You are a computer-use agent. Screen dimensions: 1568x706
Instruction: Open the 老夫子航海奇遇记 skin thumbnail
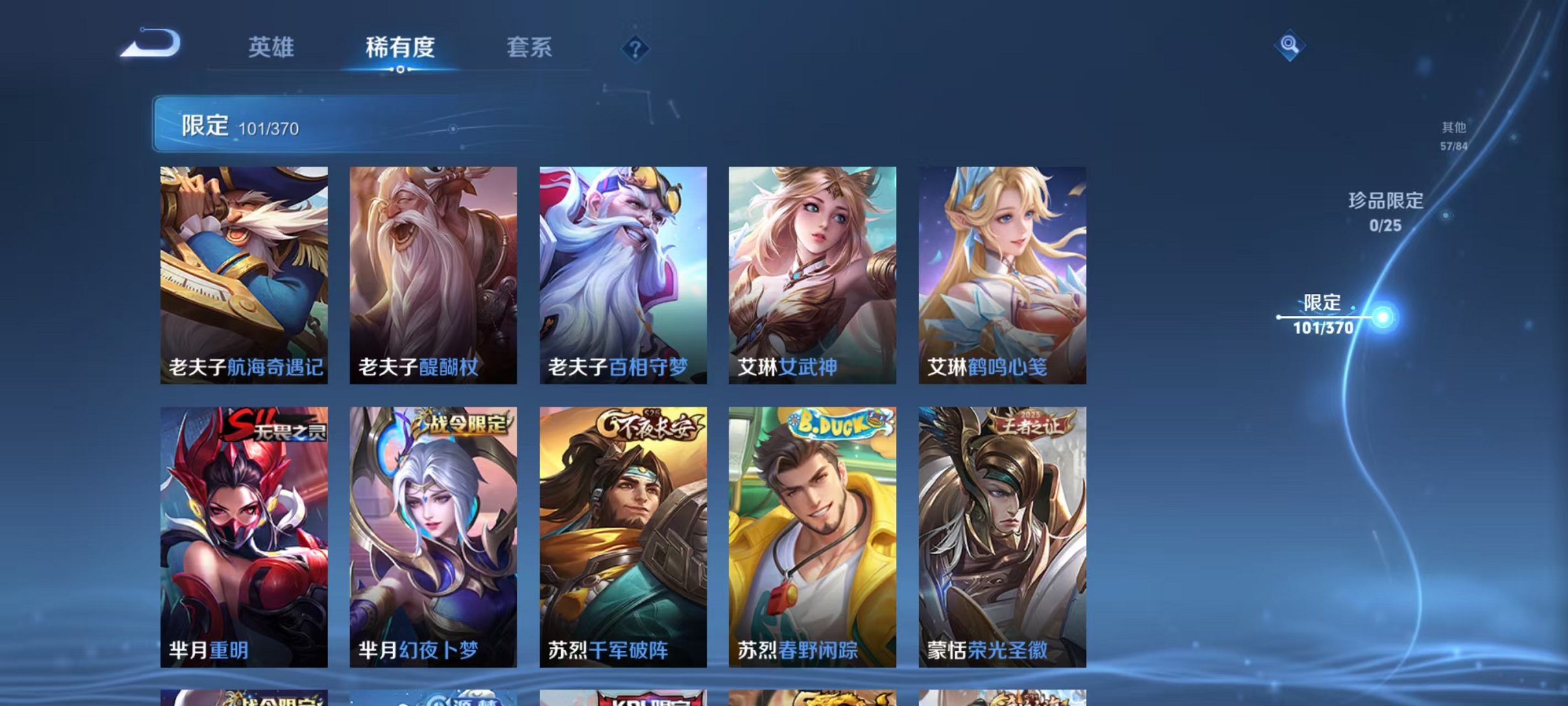coord(243,273)
